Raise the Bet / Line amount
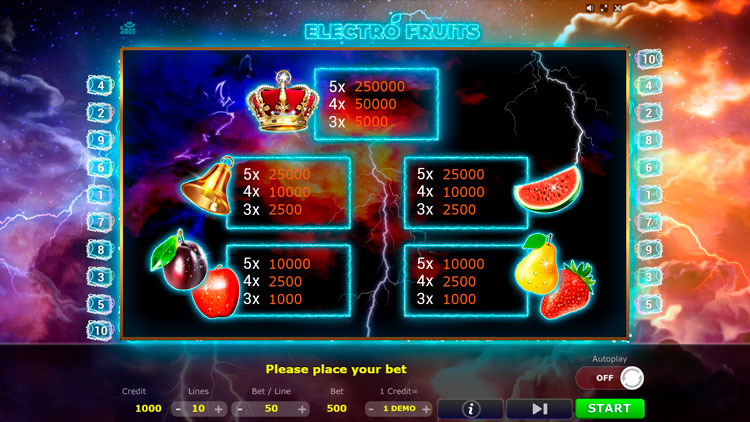 coord(302,409)
